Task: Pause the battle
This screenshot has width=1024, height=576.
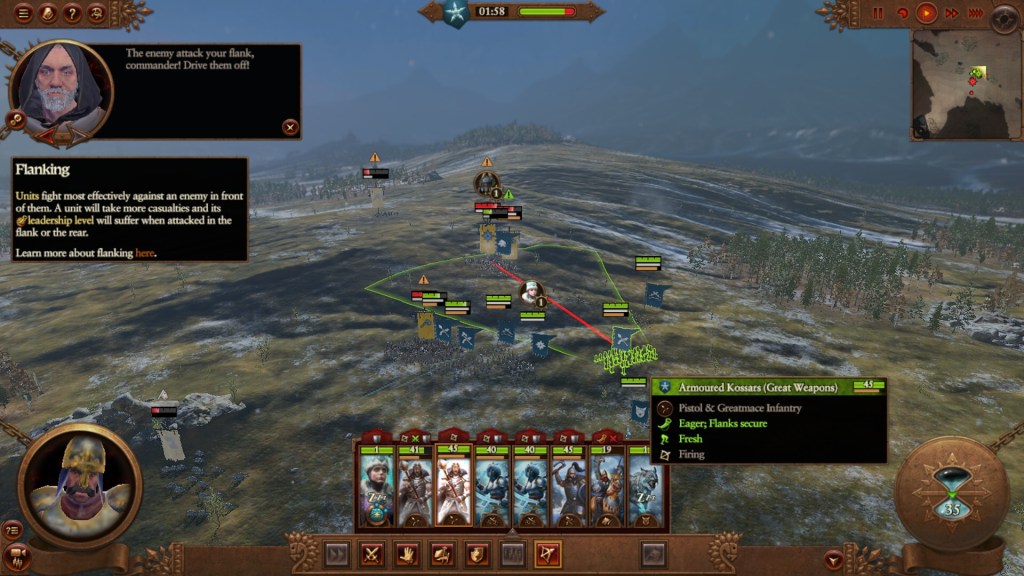Action: [878, 13]
